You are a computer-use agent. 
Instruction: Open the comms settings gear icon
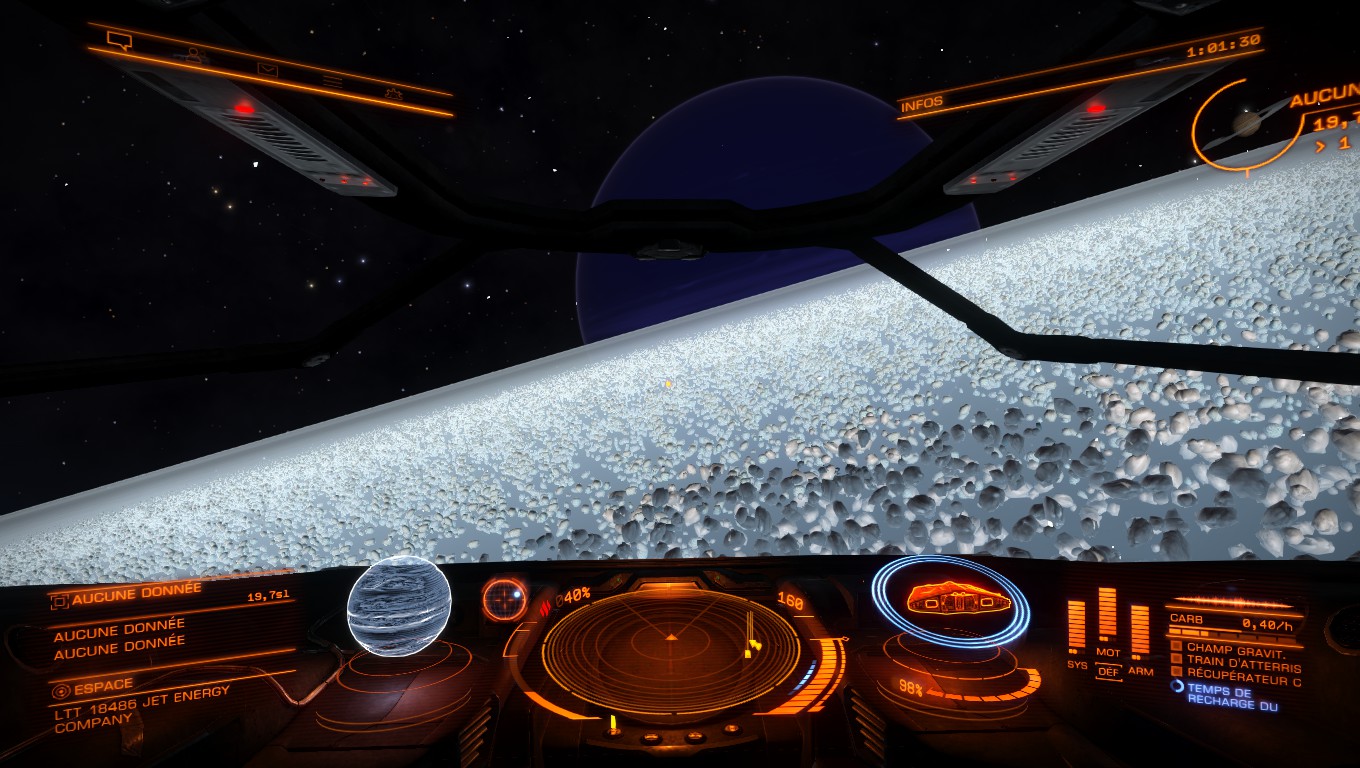pos(394,93)
